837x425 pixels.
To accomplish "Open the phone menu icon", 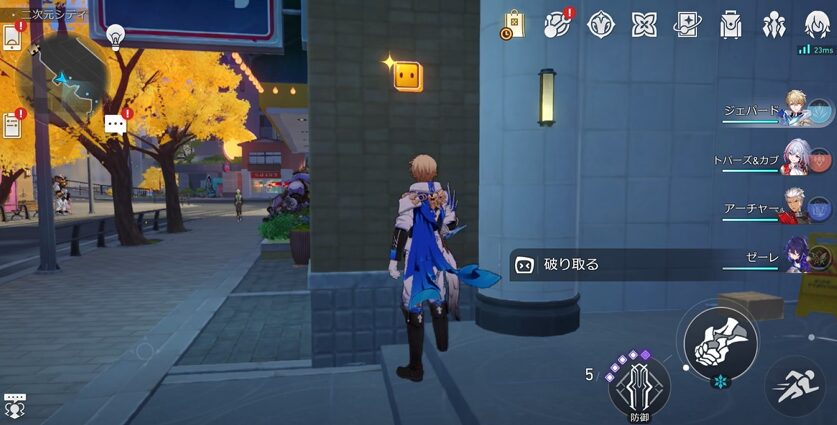I will (x=12, y=36).
